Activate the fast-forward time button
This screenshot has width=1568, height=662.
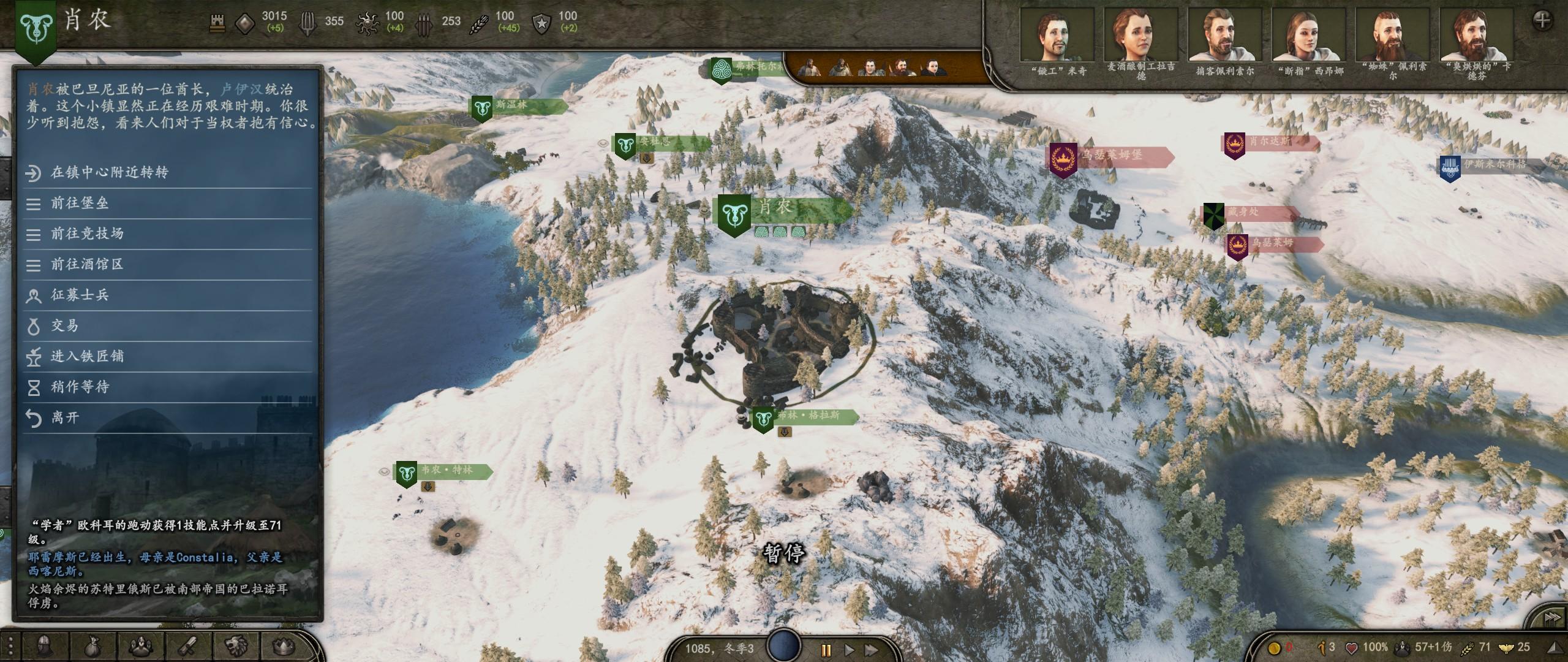pos(871,649)
